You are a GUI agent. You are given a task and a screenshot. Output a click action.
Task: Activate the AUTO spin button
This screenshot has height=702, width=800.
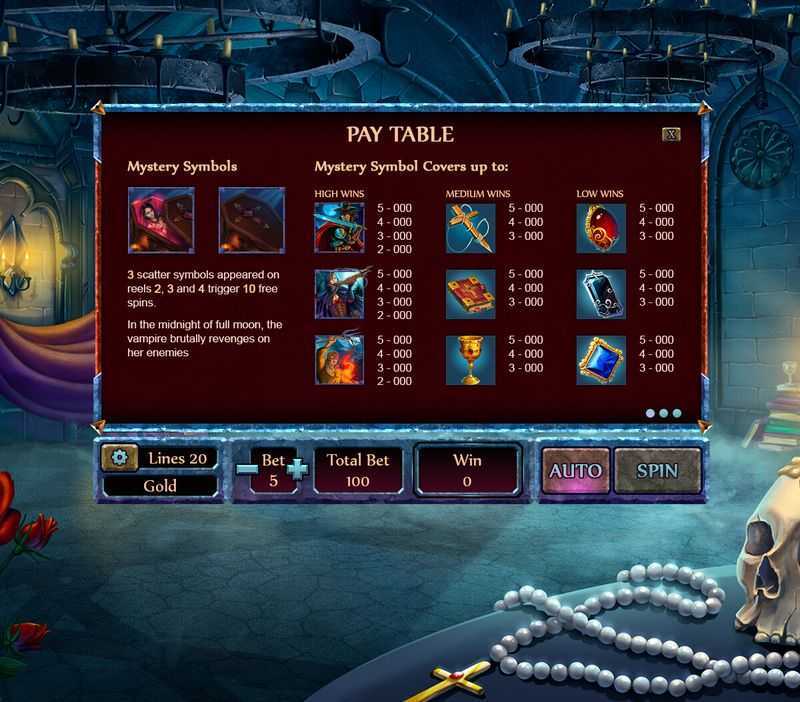575,470
